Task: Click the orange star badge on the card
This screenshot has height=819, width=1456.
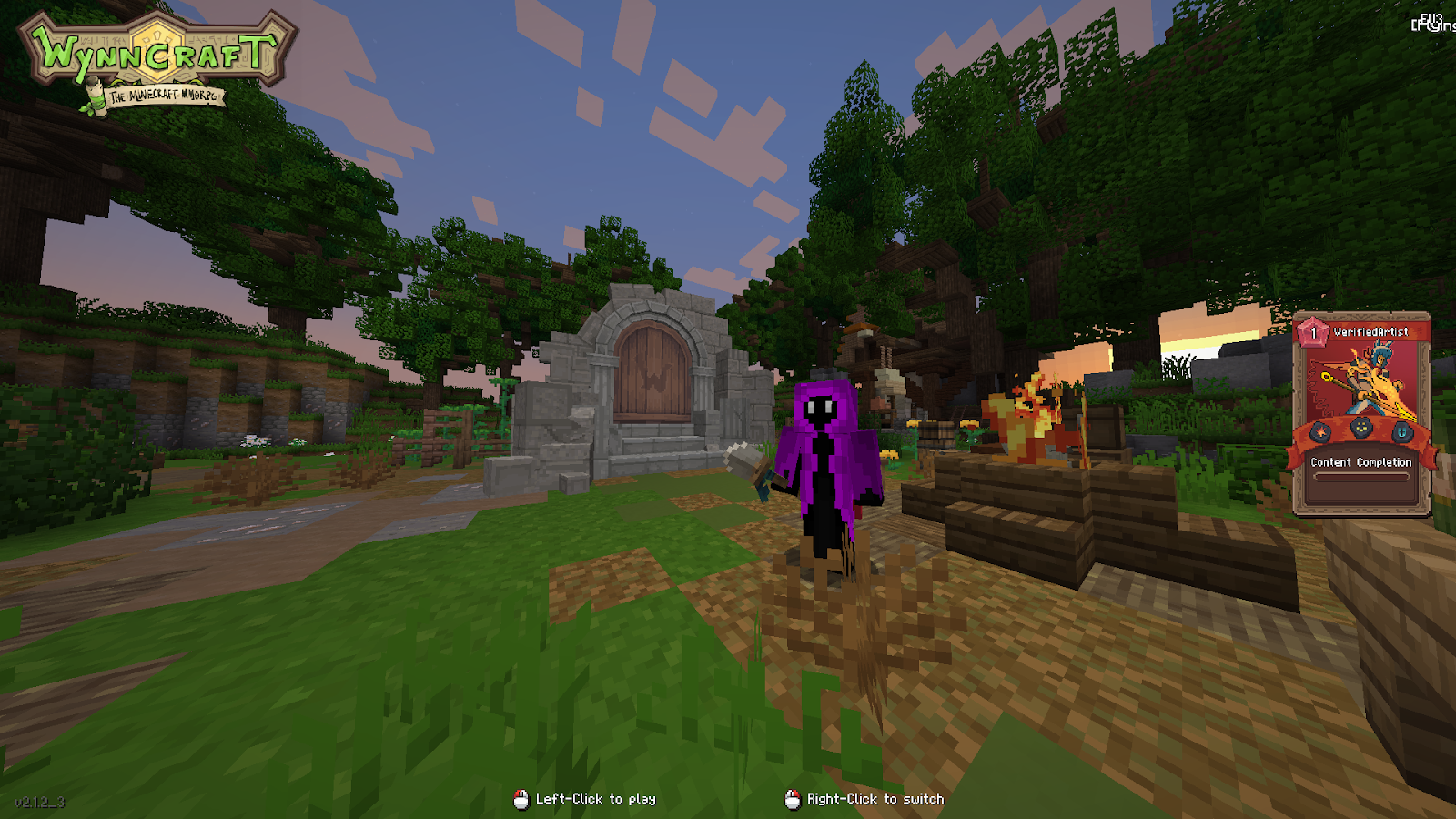Action: [1320, 432]
